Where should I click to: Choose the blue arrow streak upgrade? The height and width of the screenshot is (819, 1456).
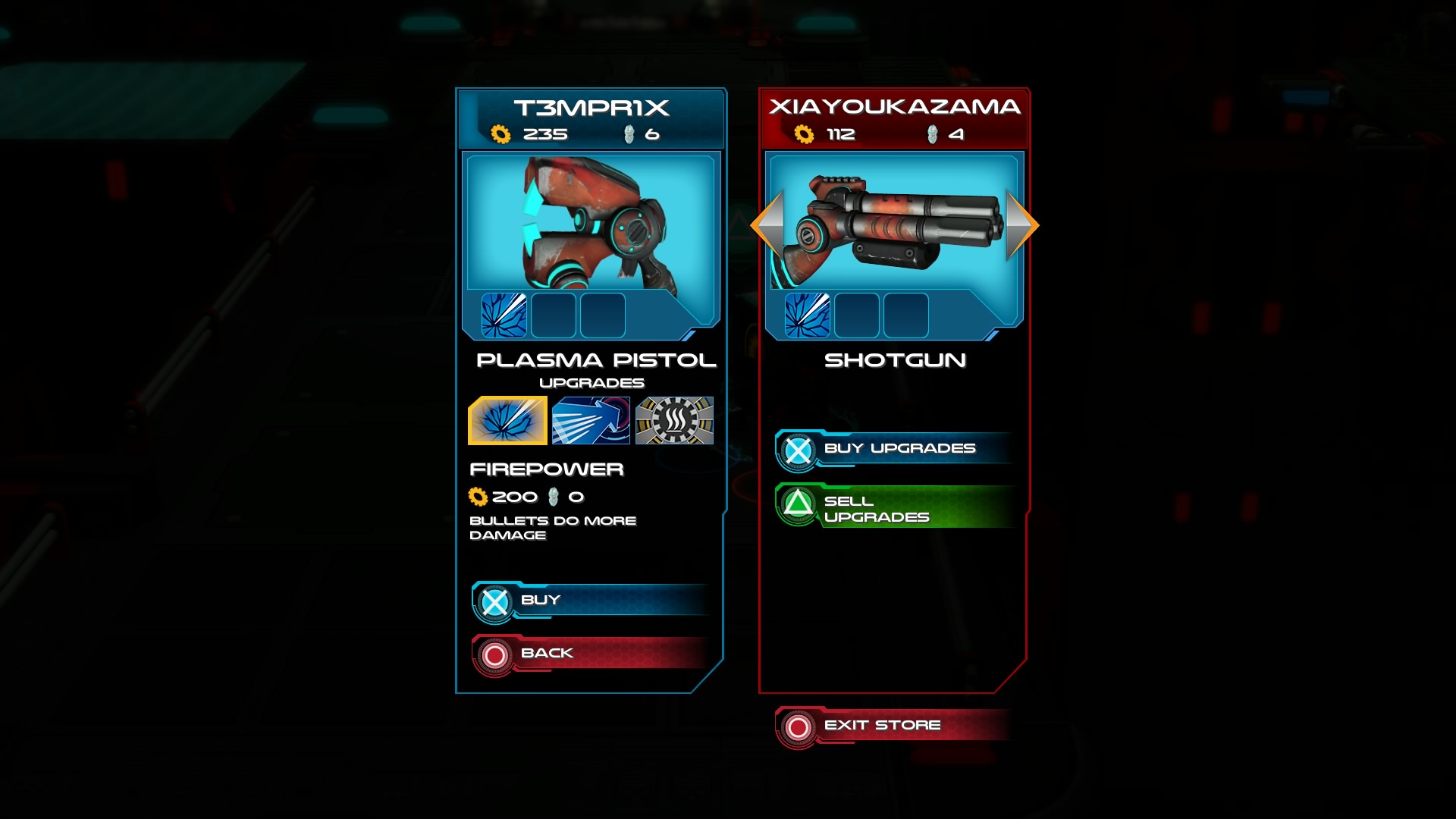click(x=591, y=420)
